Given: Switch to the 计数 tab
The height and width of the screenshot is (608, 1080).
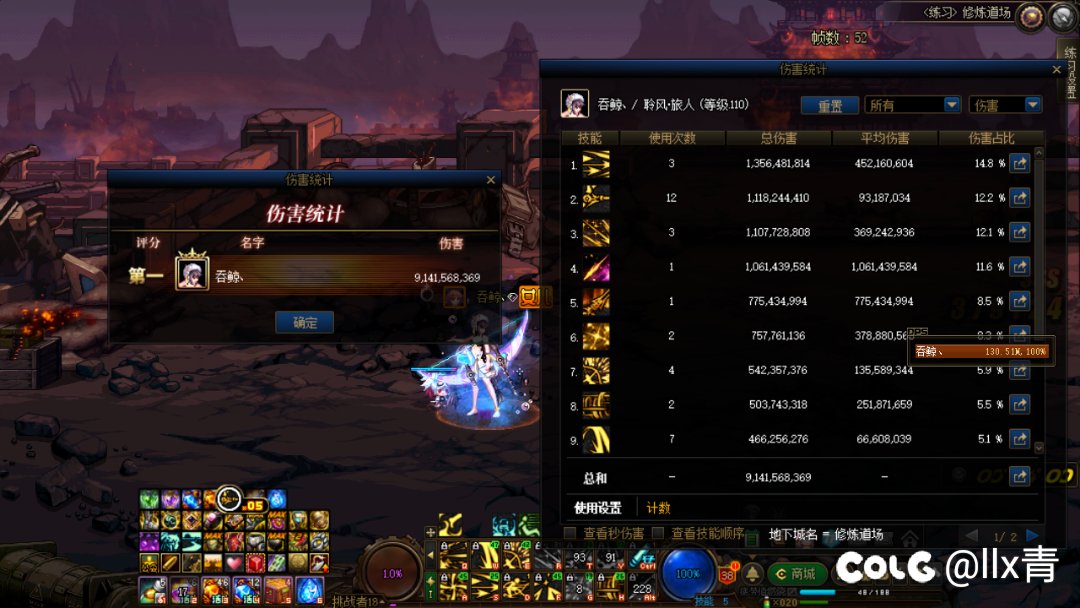Looking at the screenshot, I should (x=658, y=508).
